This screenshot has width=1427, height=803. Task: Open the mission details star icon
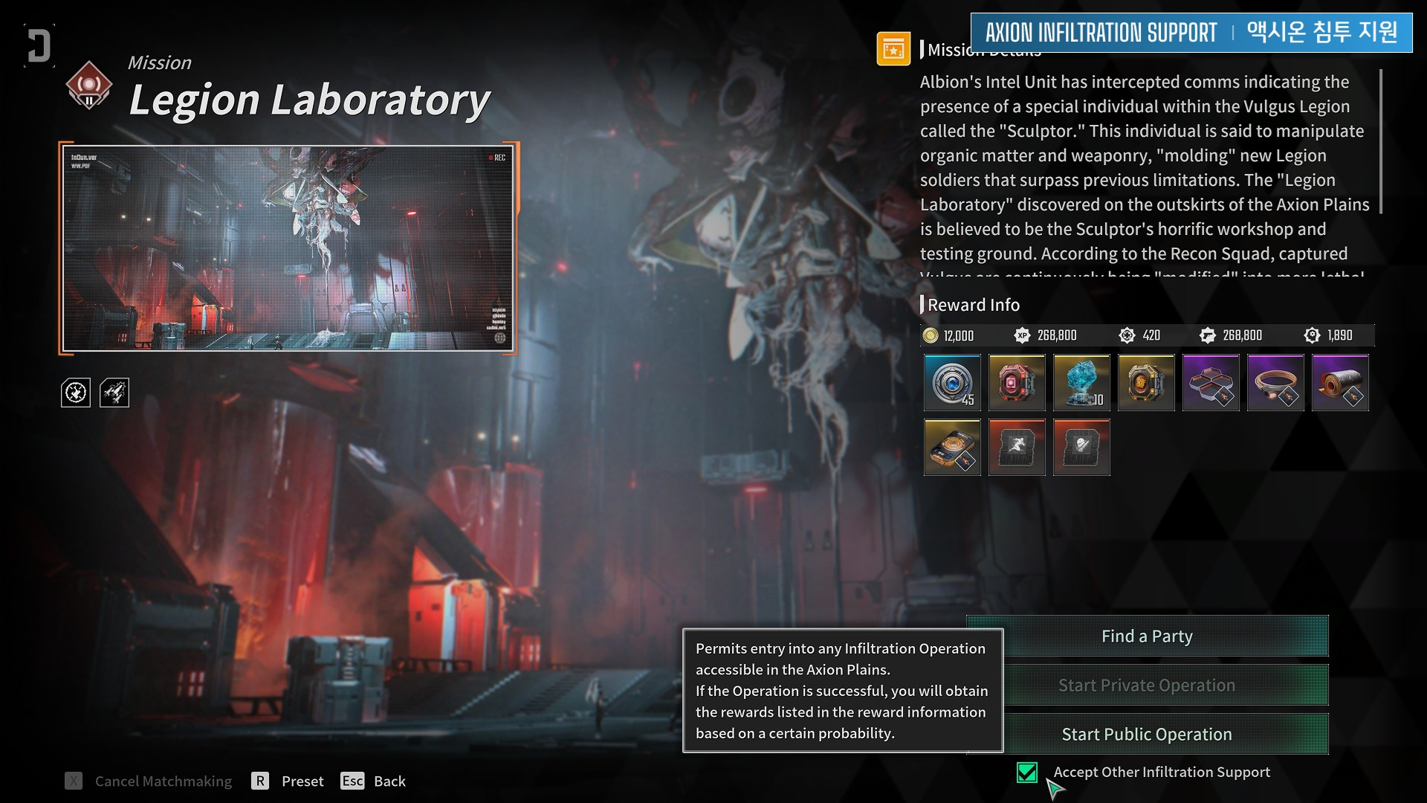point(893,48)
